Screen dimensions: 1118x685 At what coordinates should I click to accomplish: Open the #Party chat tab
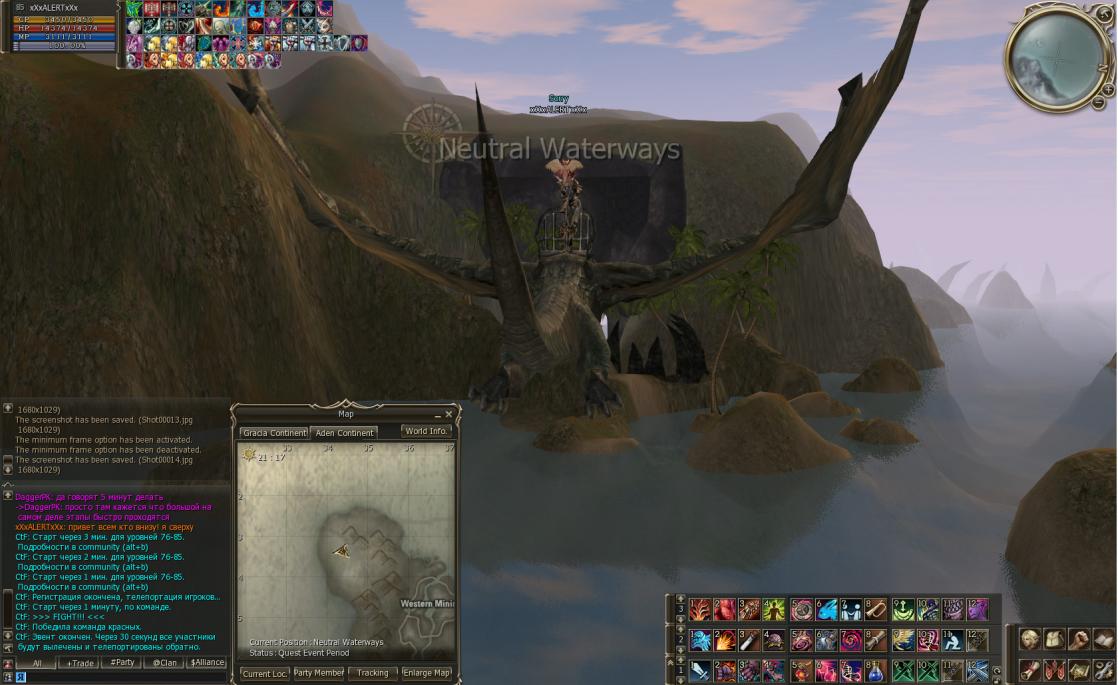point(122,663)
